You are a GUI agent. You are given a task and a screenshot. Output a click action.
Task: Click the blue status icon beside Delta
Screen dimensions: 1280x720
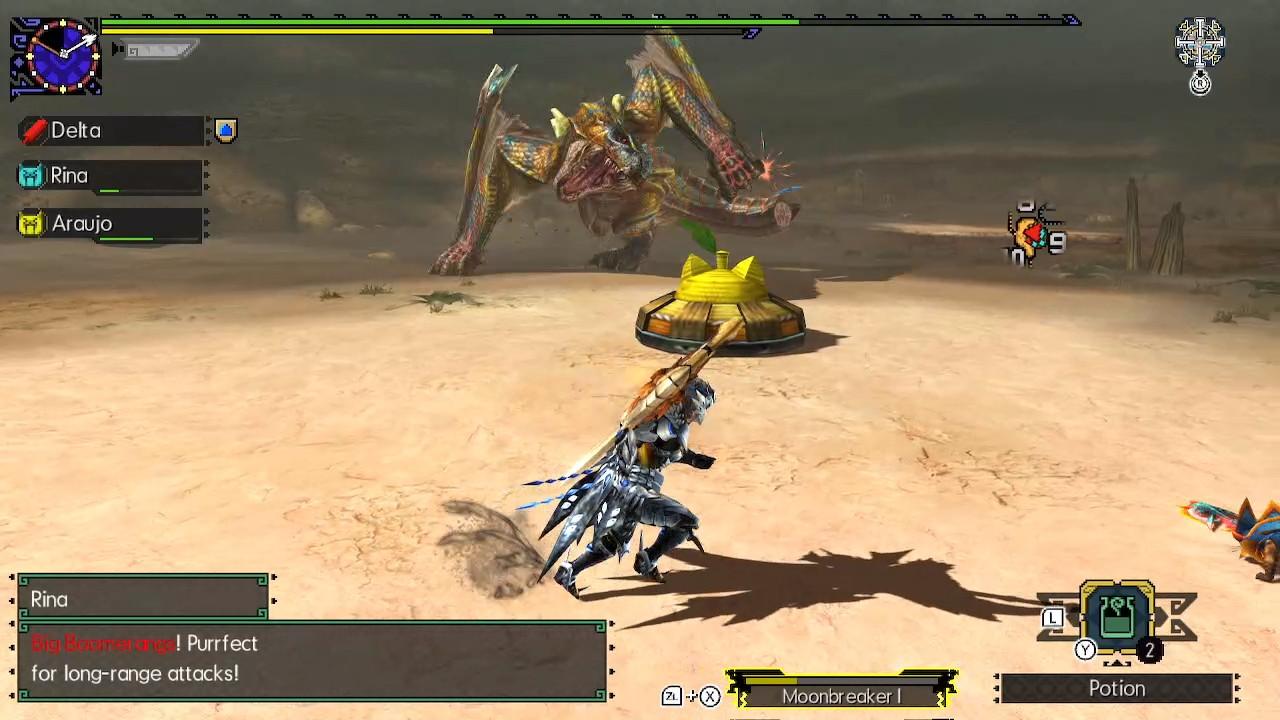click(226, 131)
